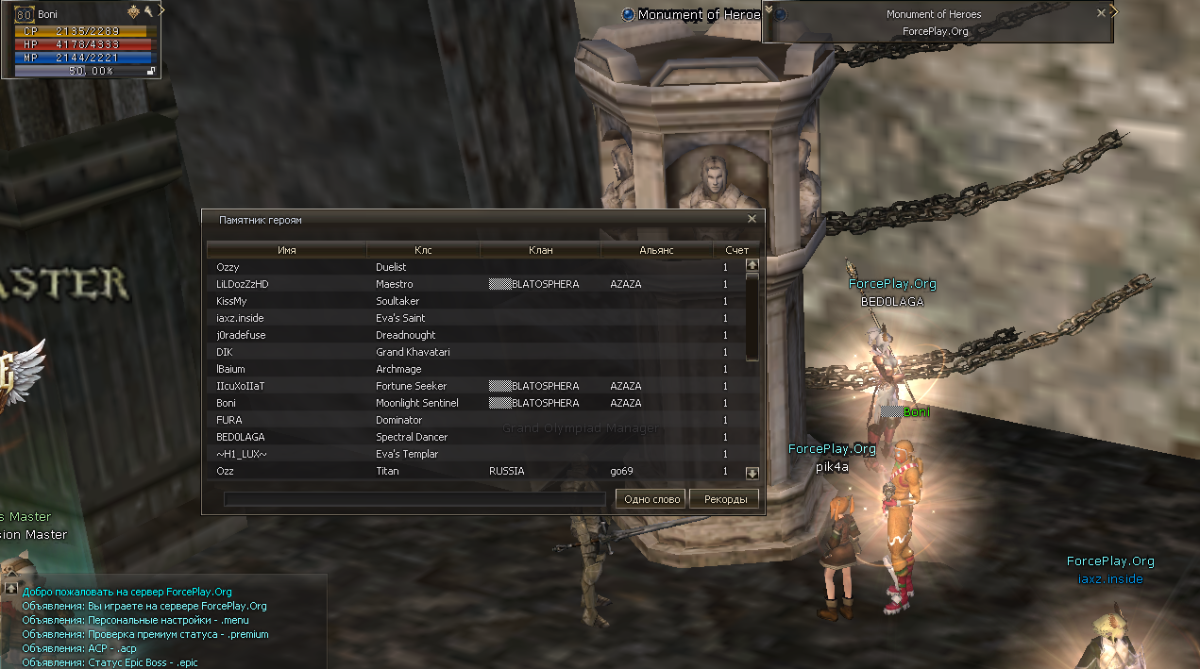Open the Рекорды list

tap(724, 499)
